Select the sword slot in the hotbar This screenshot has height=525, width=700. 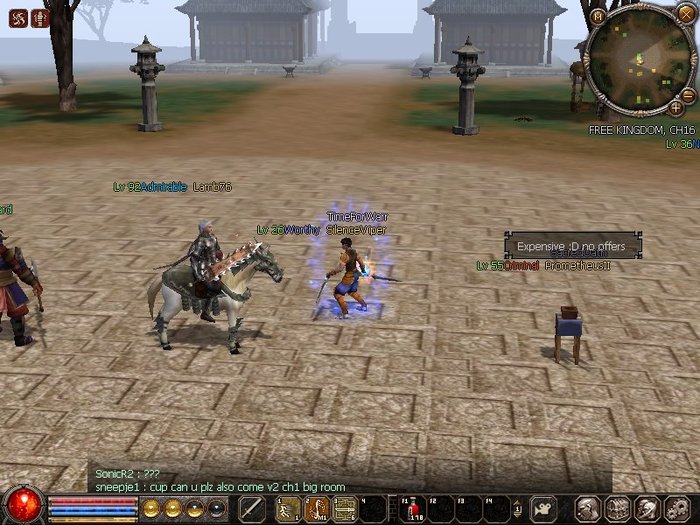pos(251,507)
